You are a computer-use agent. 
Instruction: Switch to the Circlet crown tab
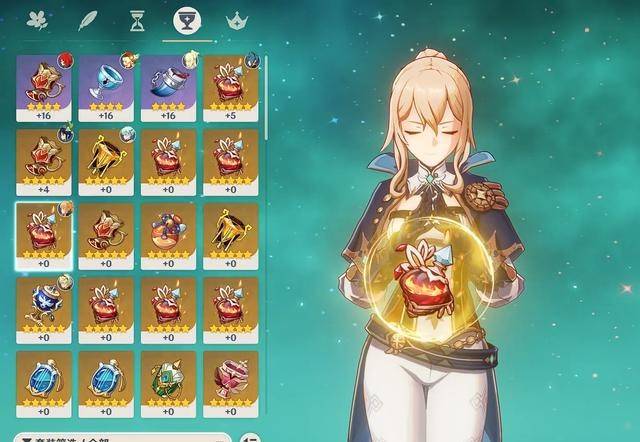pyautogui.click(x=236, y=19)
